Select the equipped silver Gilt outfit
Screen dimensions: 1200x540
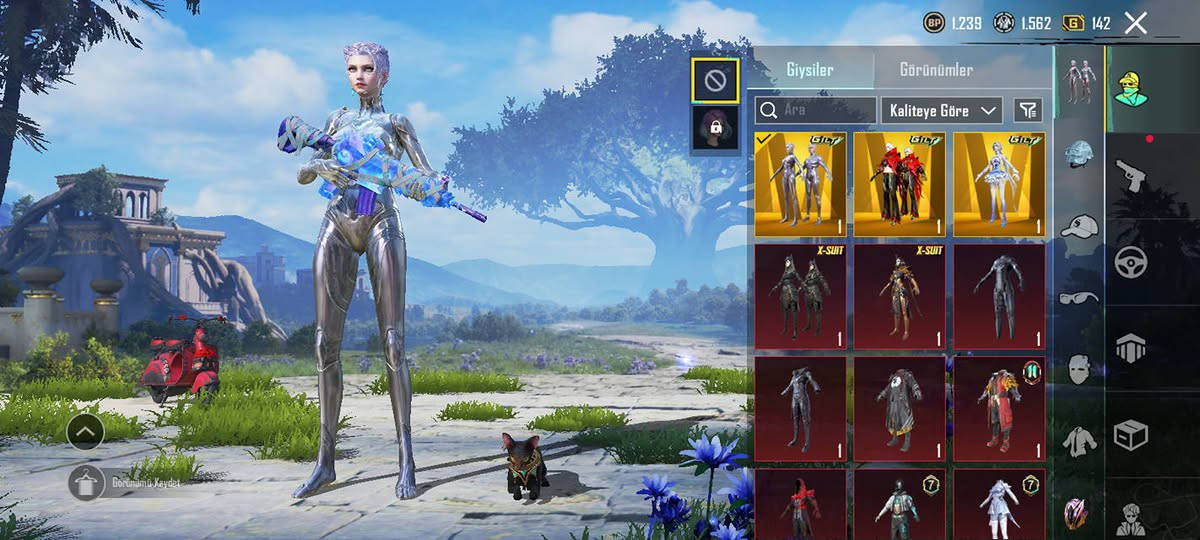[800, 184]
